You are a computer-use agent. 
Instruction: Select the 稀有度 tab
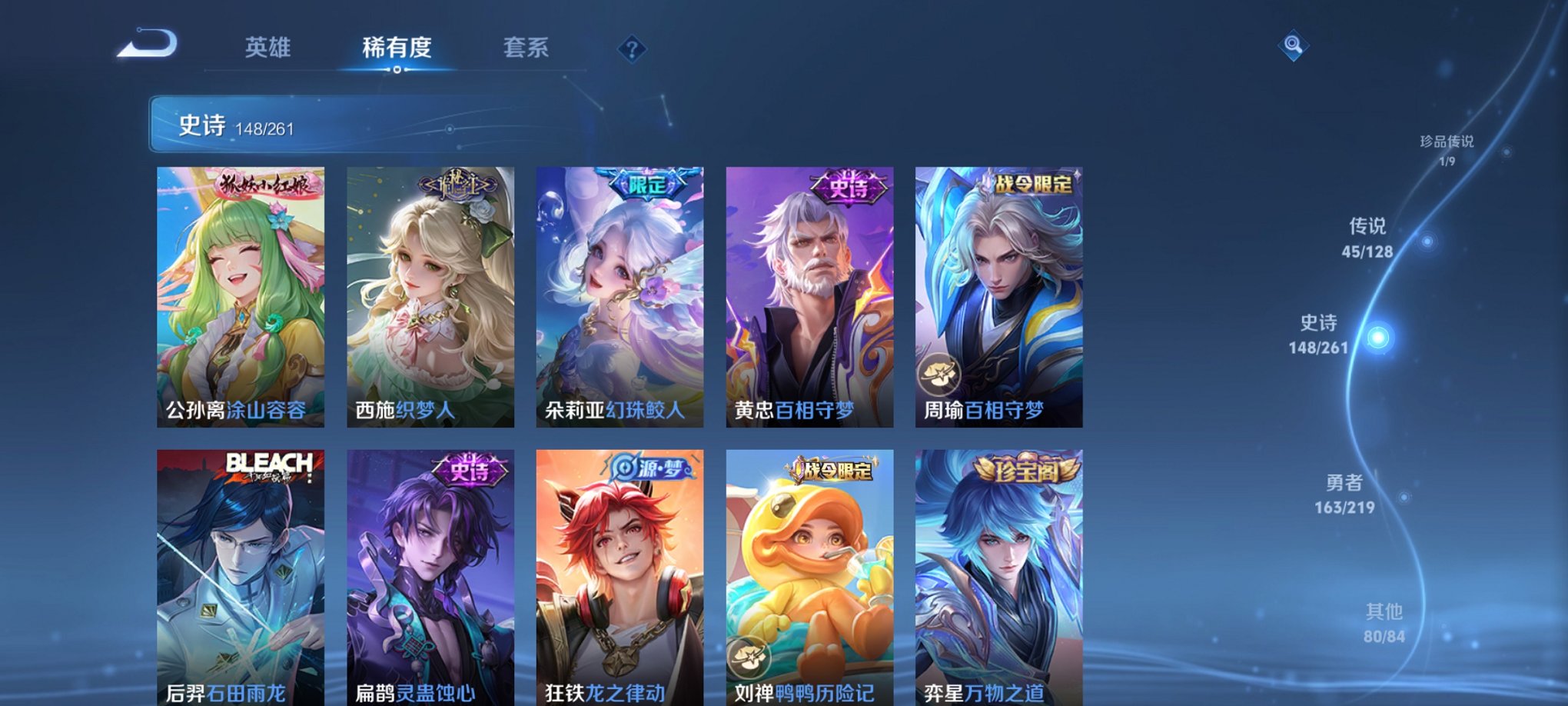pyautogui.click(x=396, y=48)
